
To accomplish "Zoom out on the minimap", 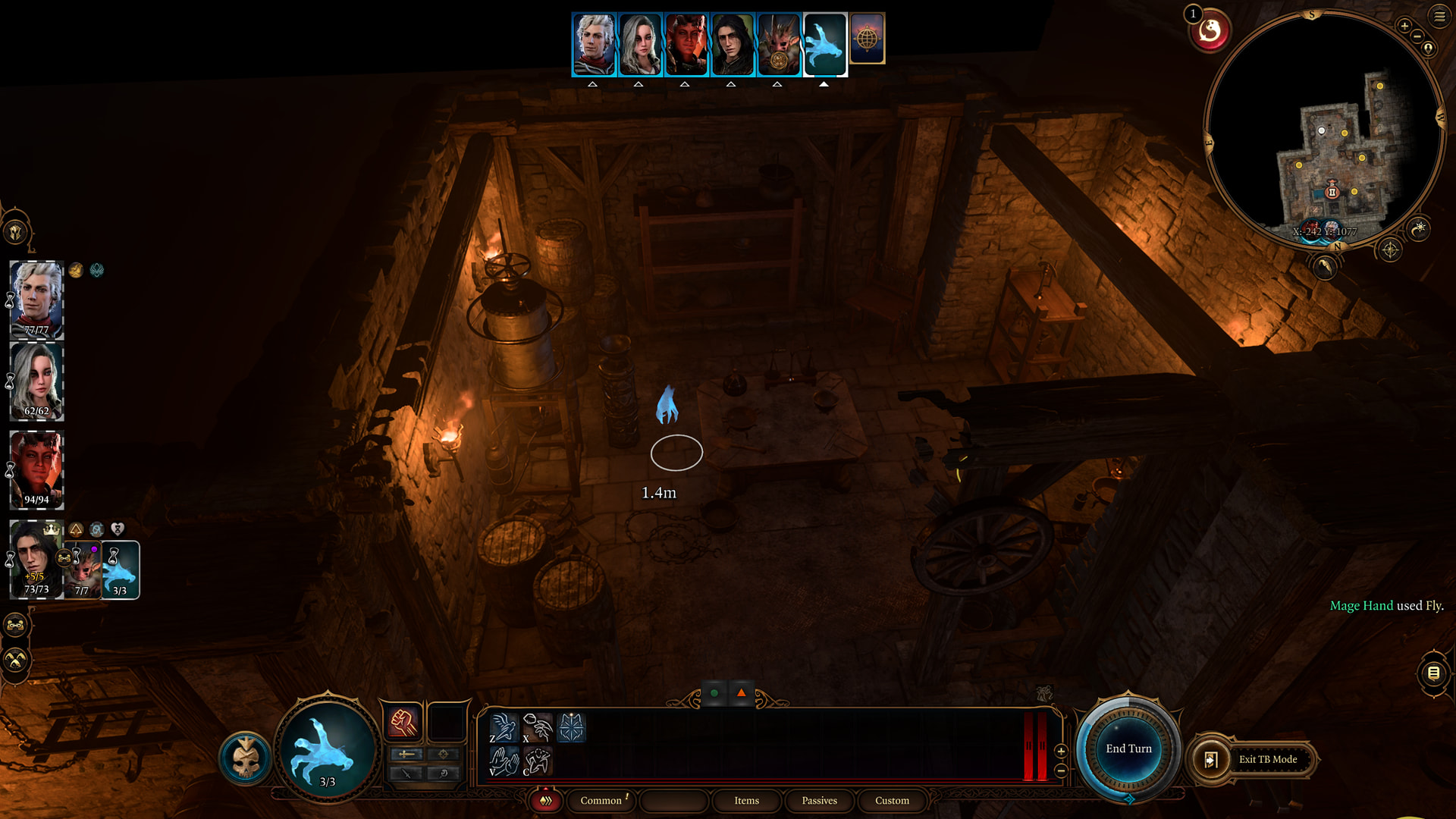I will coord(1417,36).
